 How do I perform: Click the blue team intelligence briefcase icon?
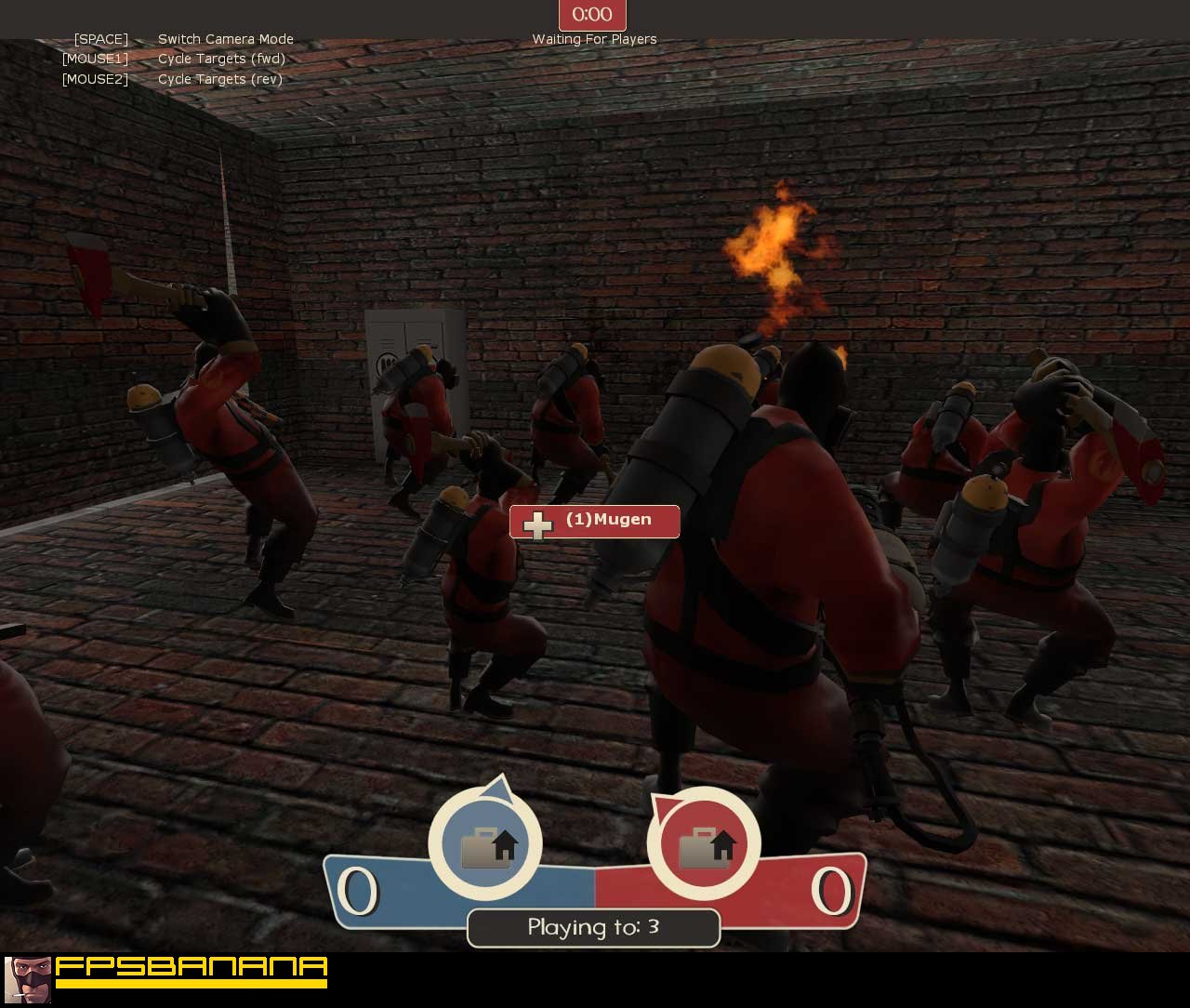[485, 845]
